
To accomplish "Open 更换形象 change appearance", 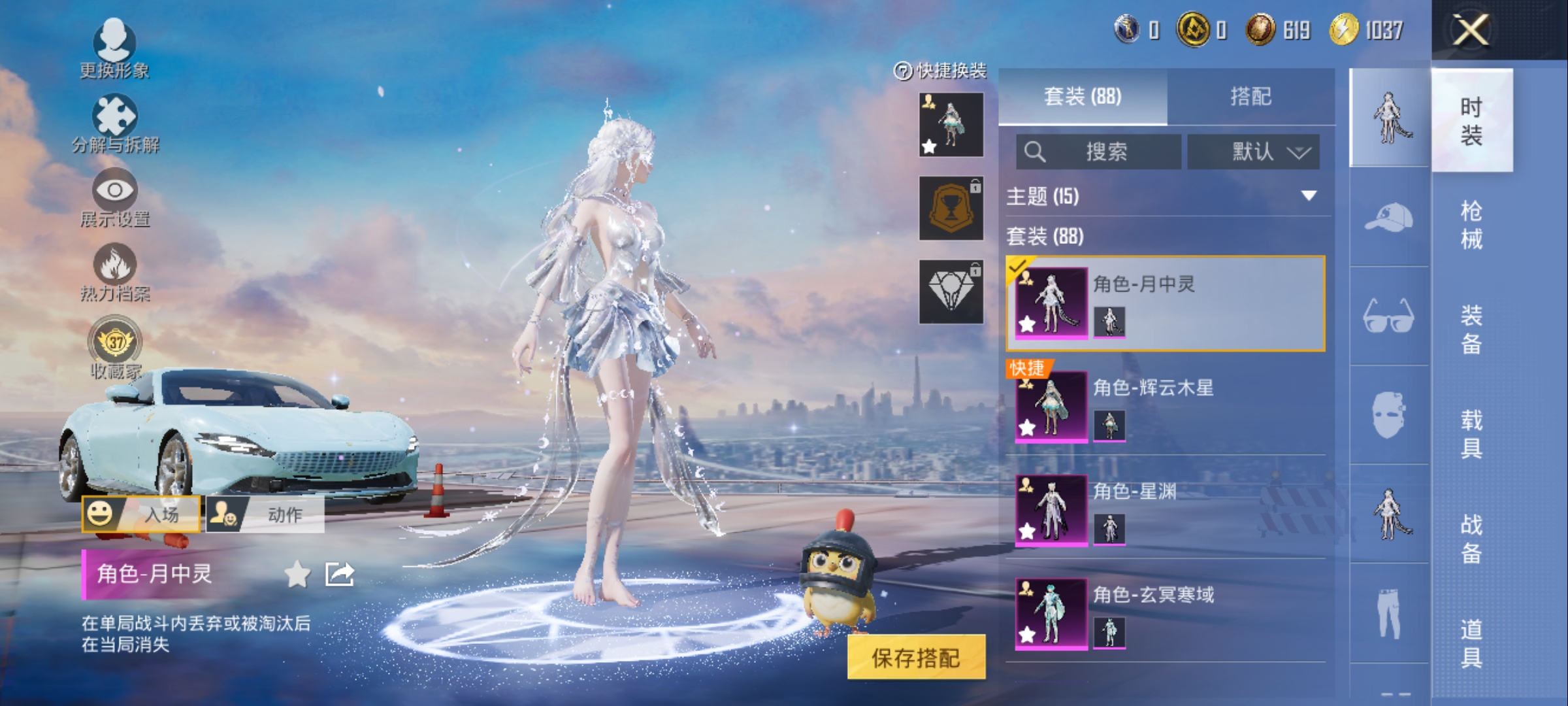I will (114, 47).
